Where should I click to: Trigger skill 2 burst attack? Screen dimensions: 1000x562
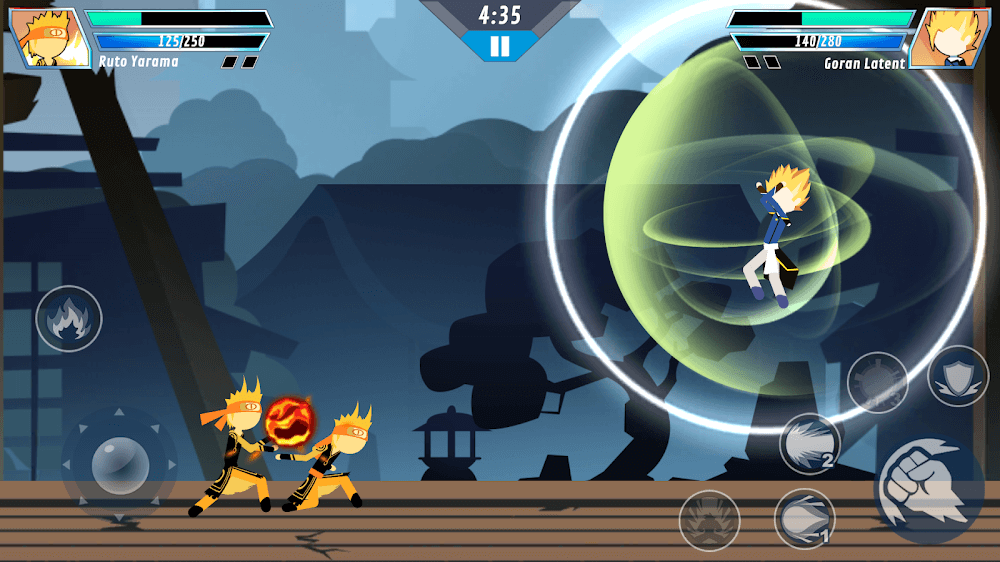coord(810,443)
